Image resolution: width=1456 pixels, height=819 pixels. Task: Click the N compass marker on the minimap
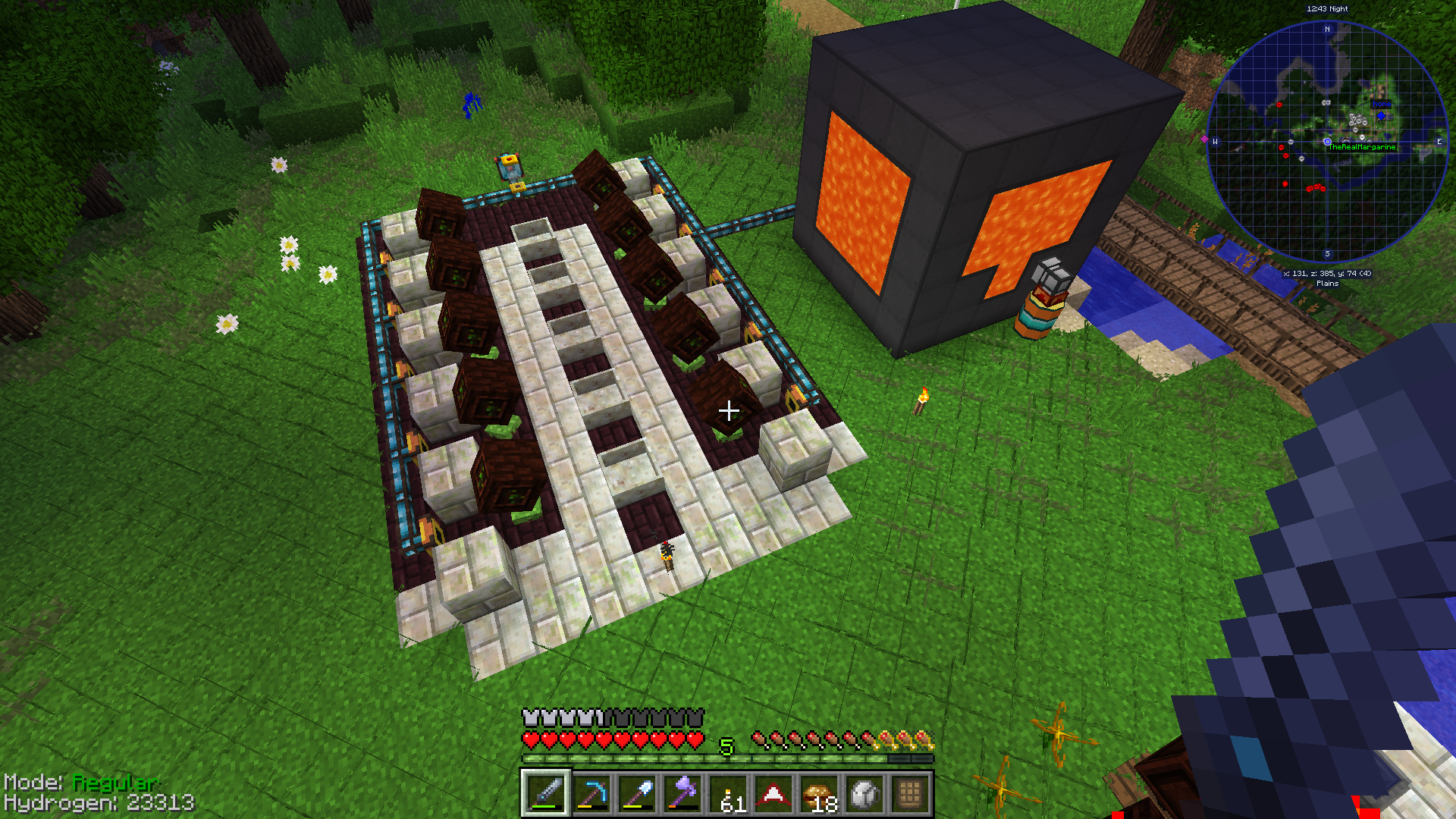pos(1327,30)
